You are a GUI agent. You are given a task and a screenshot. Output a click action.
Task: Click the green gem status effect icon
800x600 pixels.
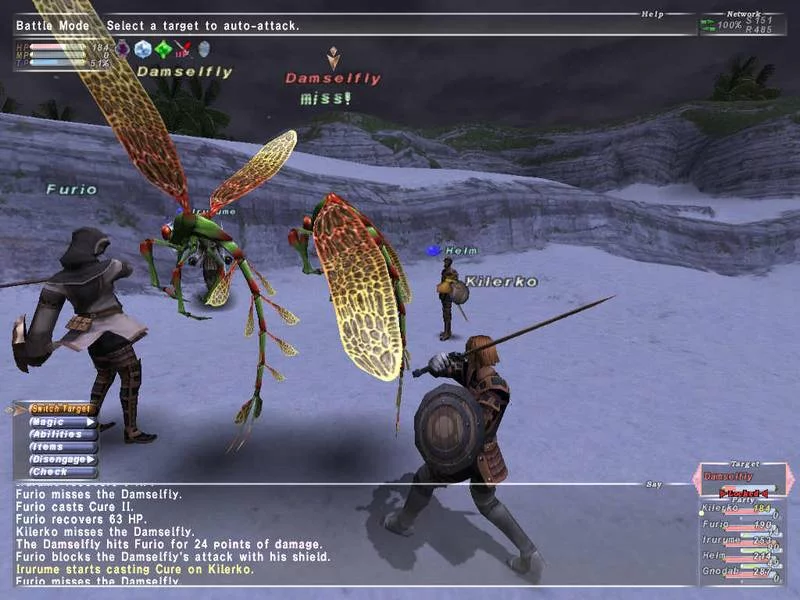point(163,49)
